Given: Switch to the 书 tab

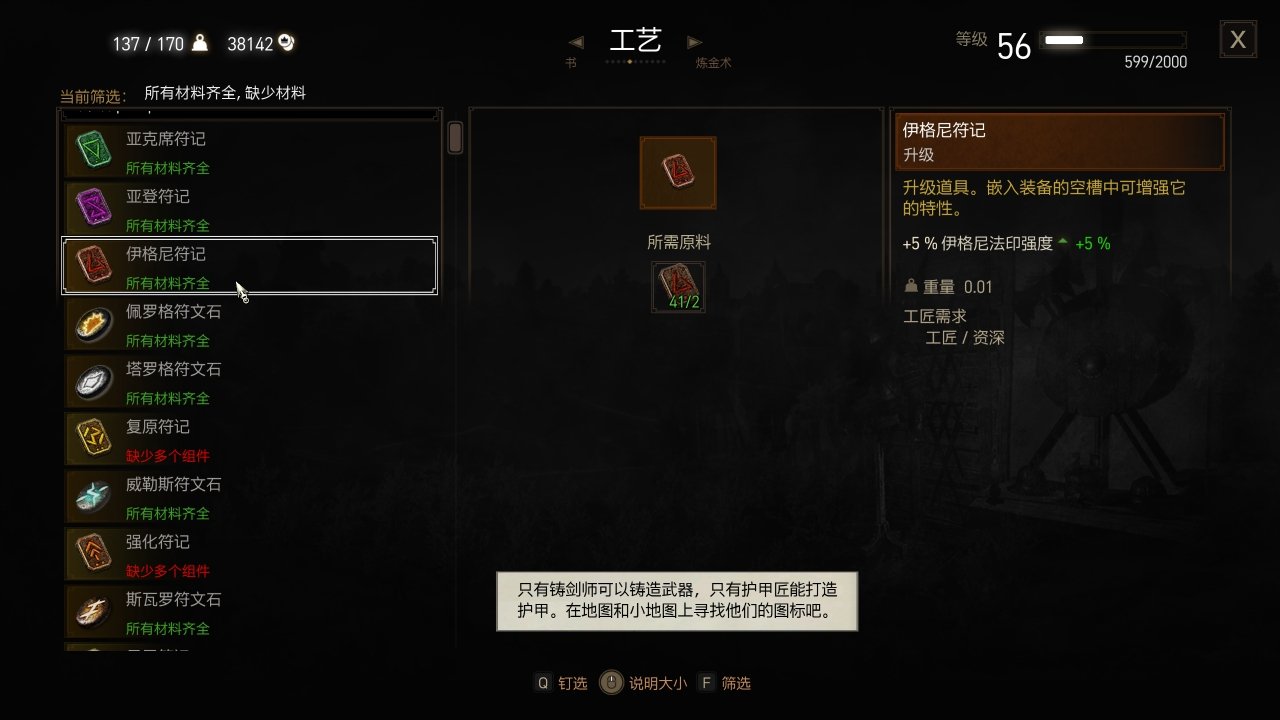Looking at the screenshot, I should coord(570,61).
